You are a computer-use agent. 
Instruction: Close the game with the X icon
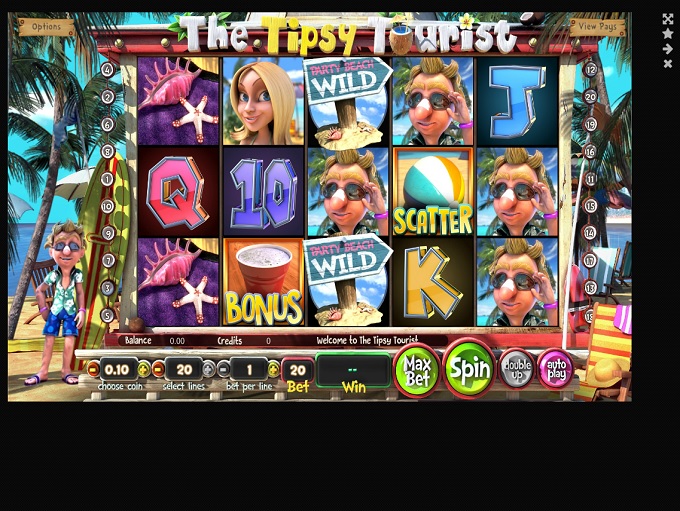coord(668,64)
